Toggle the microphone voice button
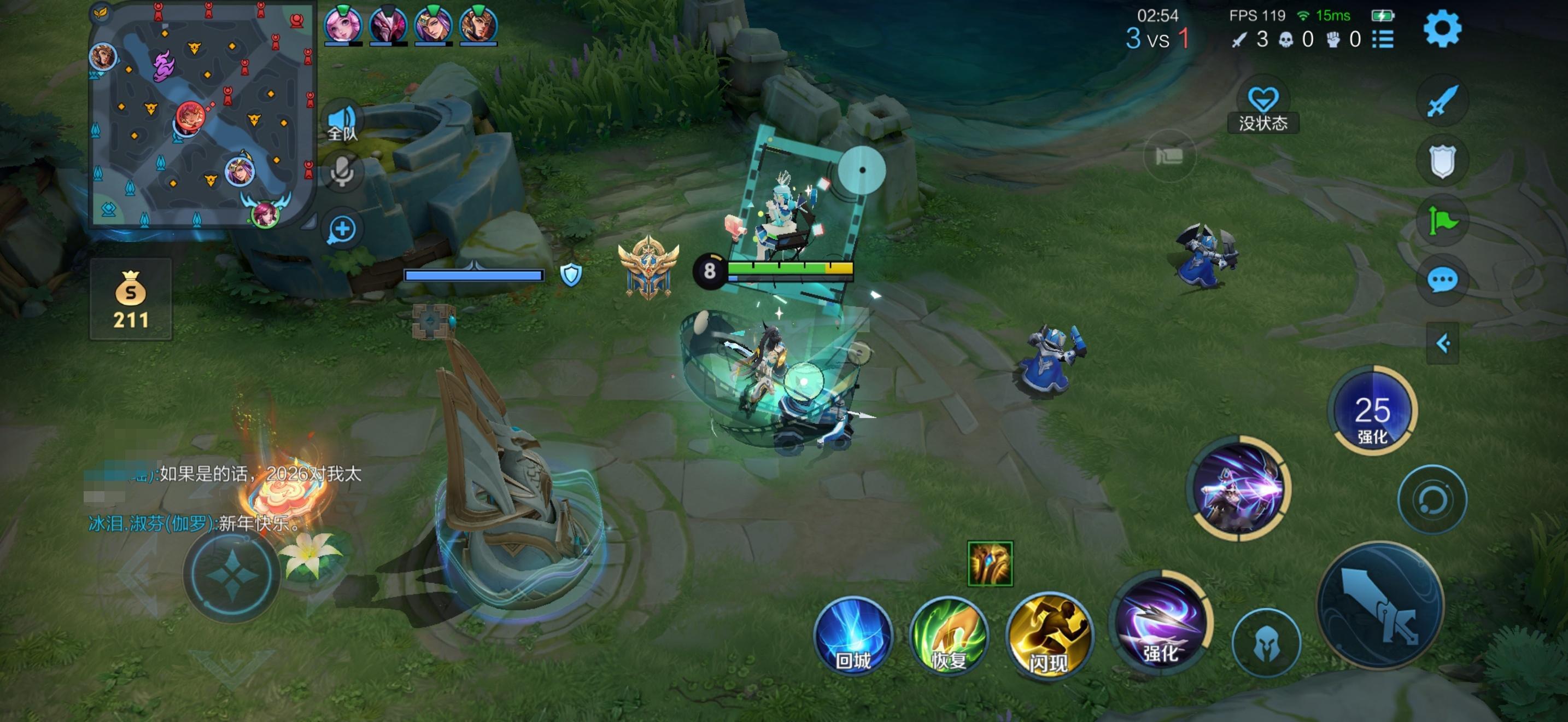This screenshot has width=1568, height=722. coord(342,171)
